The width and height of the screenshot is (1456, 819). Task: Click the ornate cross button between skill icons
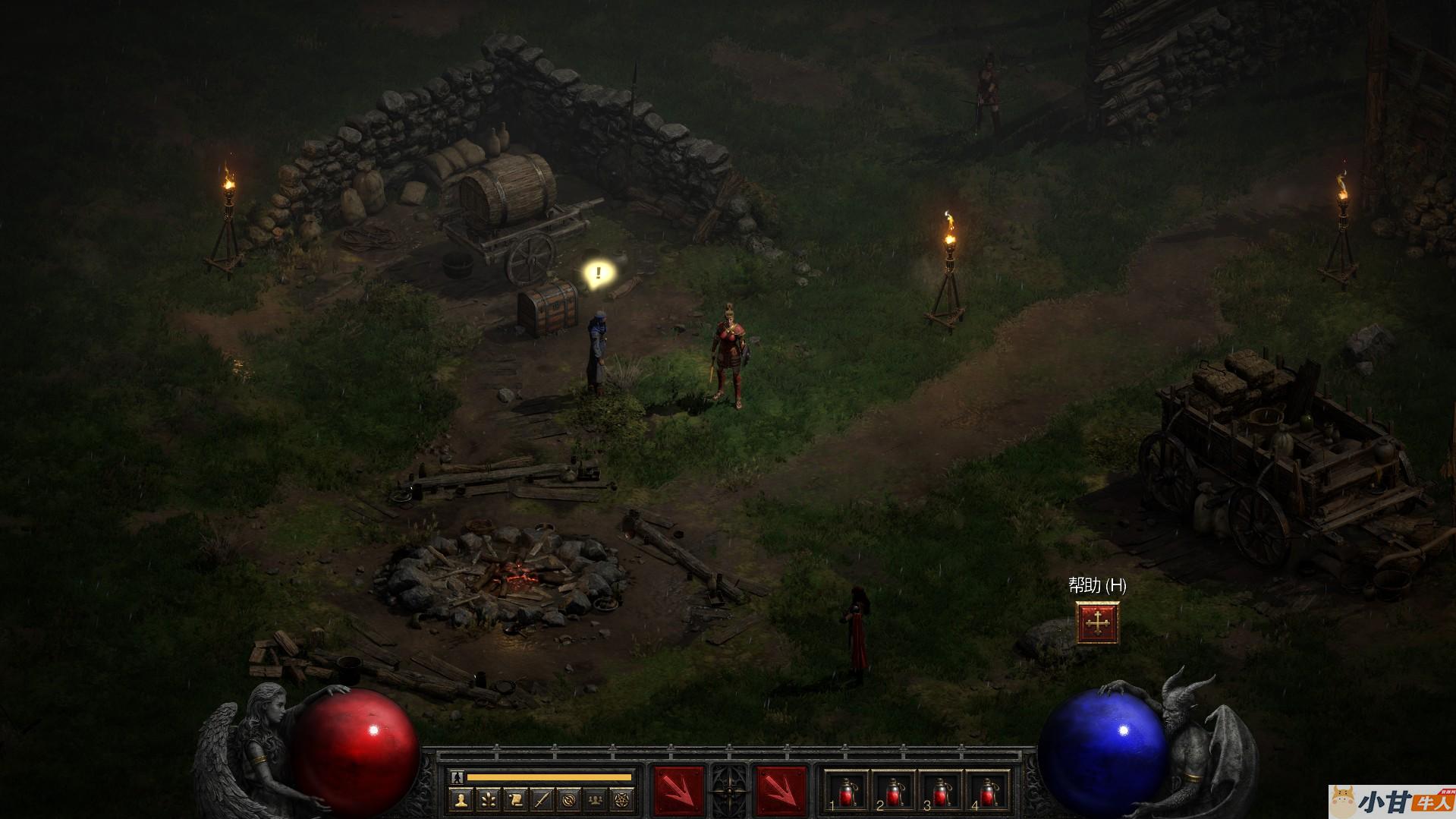click(730, 791)
